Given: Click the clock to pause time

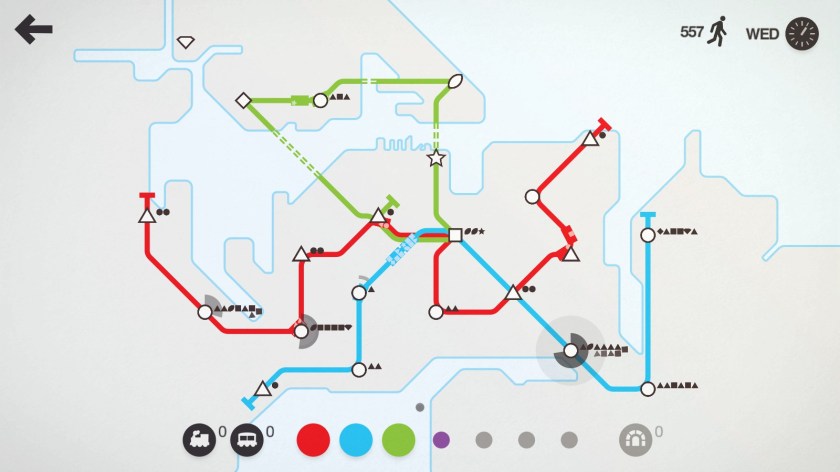Looking at the screenshot, I should tap(802, 33).
